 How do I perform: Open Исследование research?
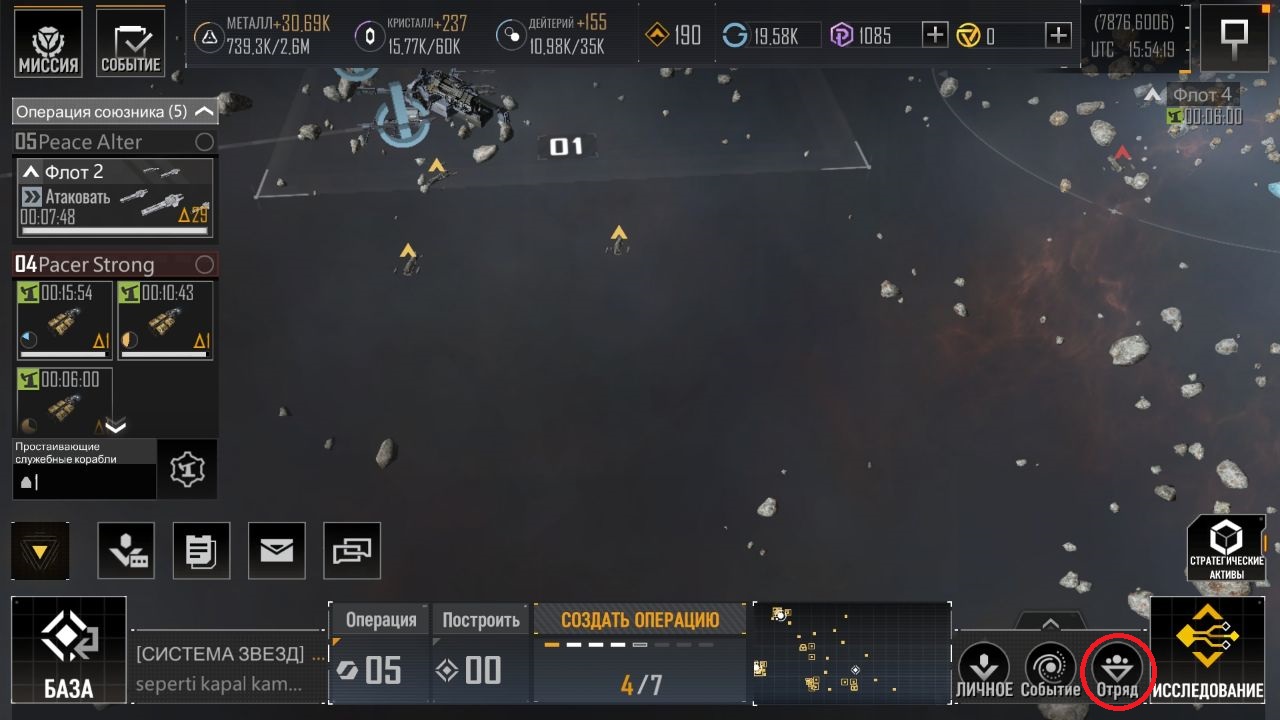pyautogui.click(x=1207, y=649)
